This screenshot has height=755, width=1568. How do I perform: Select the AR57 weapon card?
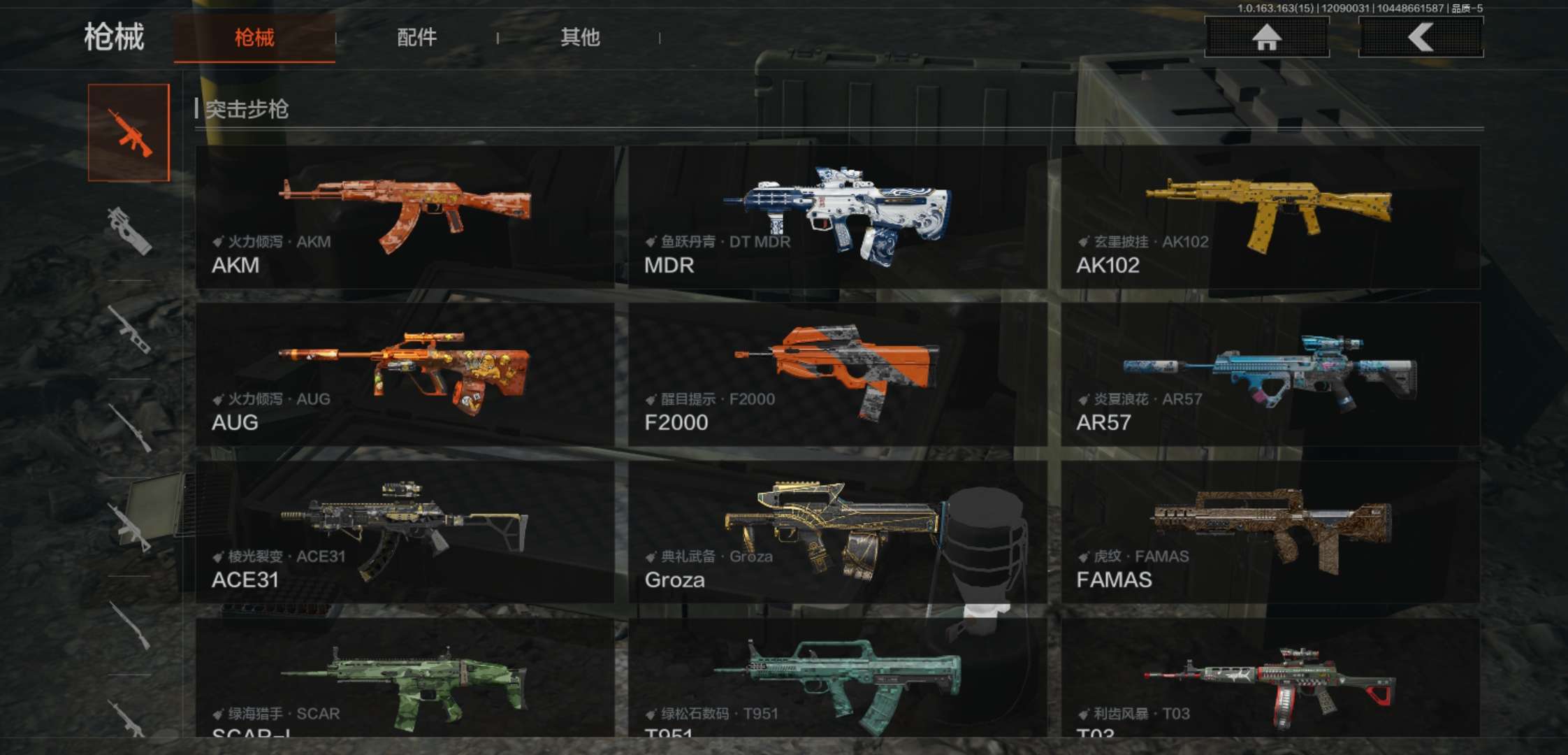pos(1270,375)
